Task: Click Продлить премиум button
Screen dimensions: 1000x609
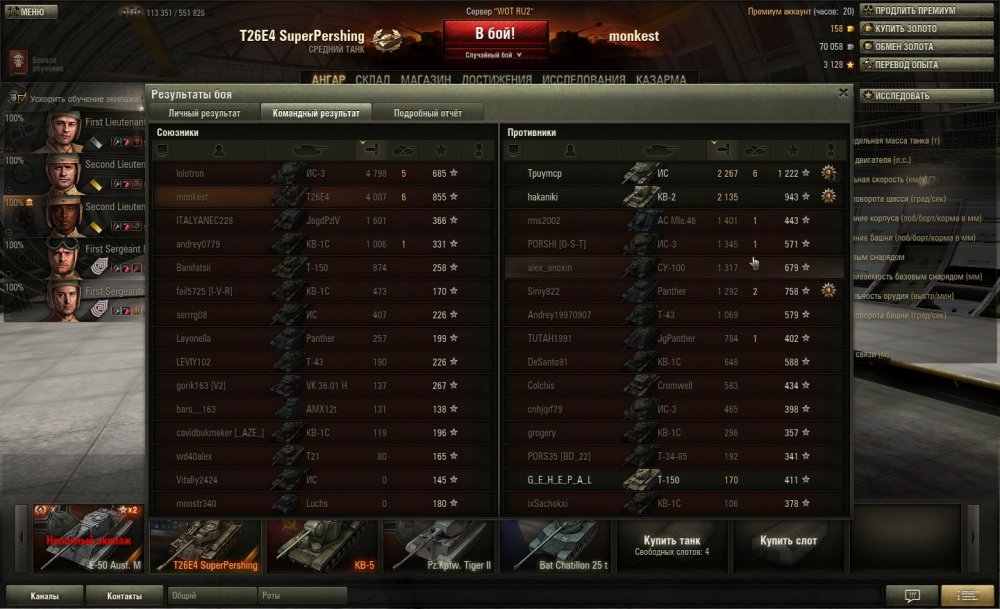Action: (x=913, y=11)
